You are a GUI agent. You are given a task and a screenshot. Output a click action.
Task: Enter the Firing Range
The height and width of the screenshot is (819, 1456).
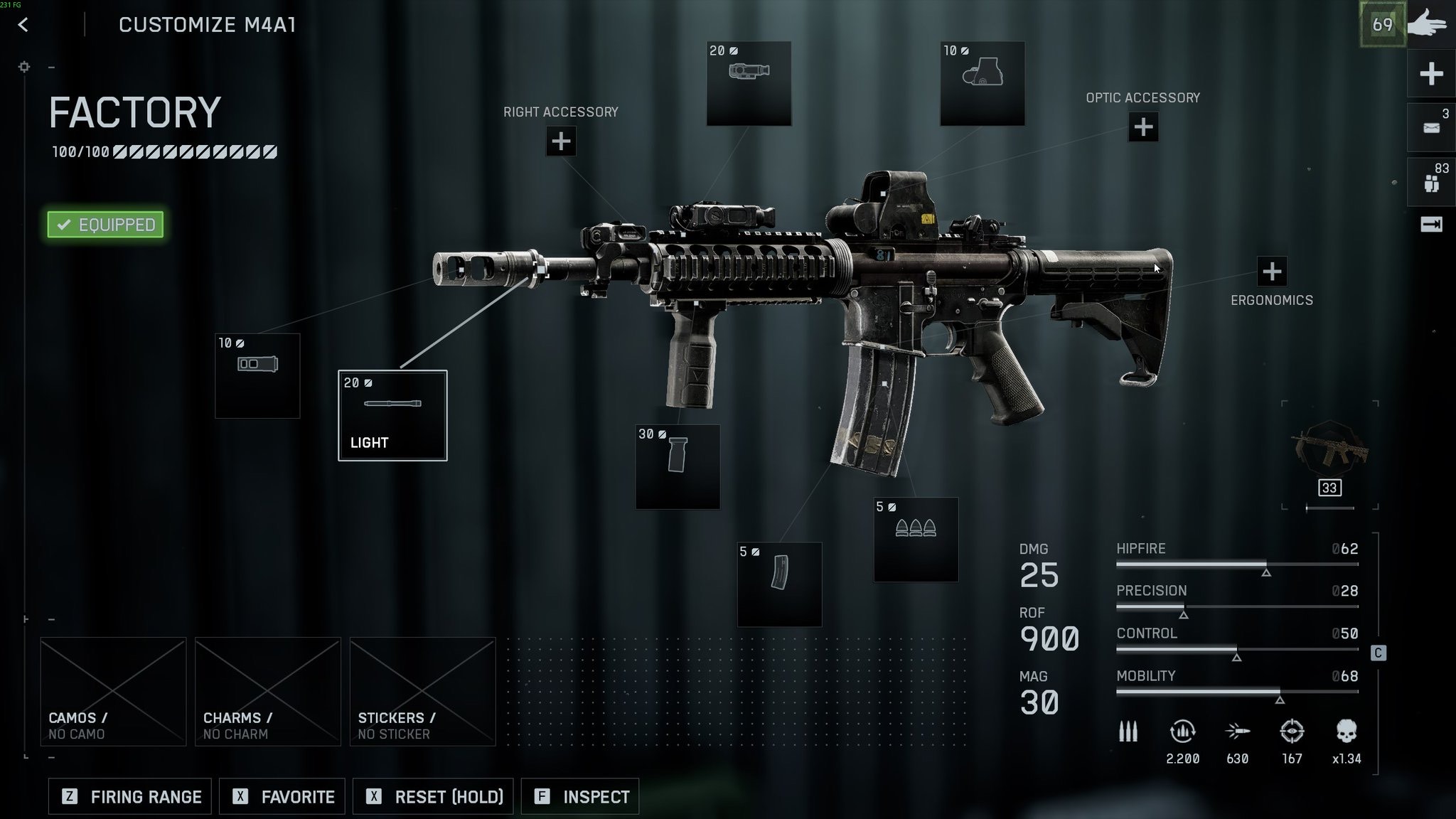tap(130, 796)
